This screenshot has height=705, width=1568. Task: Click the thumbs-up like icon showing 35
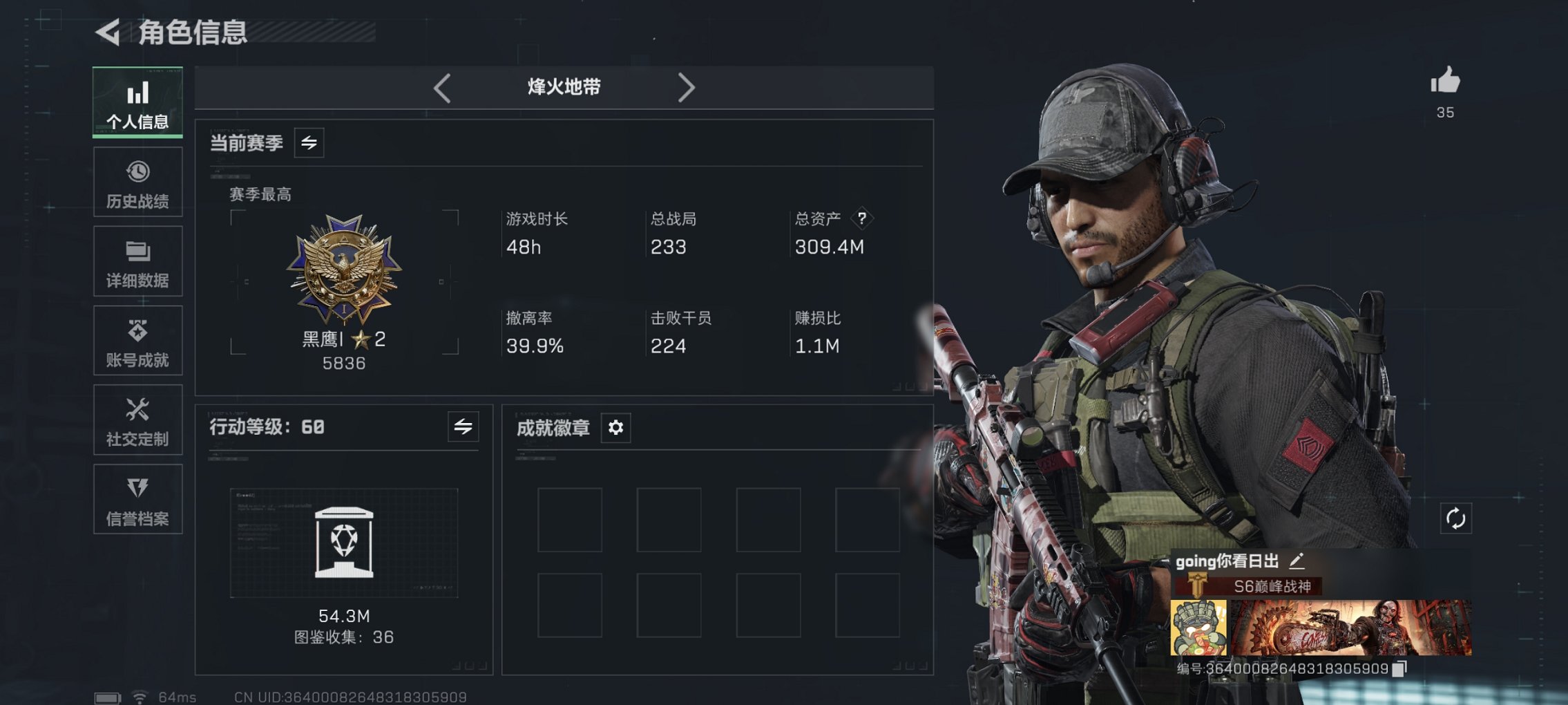1447,83
